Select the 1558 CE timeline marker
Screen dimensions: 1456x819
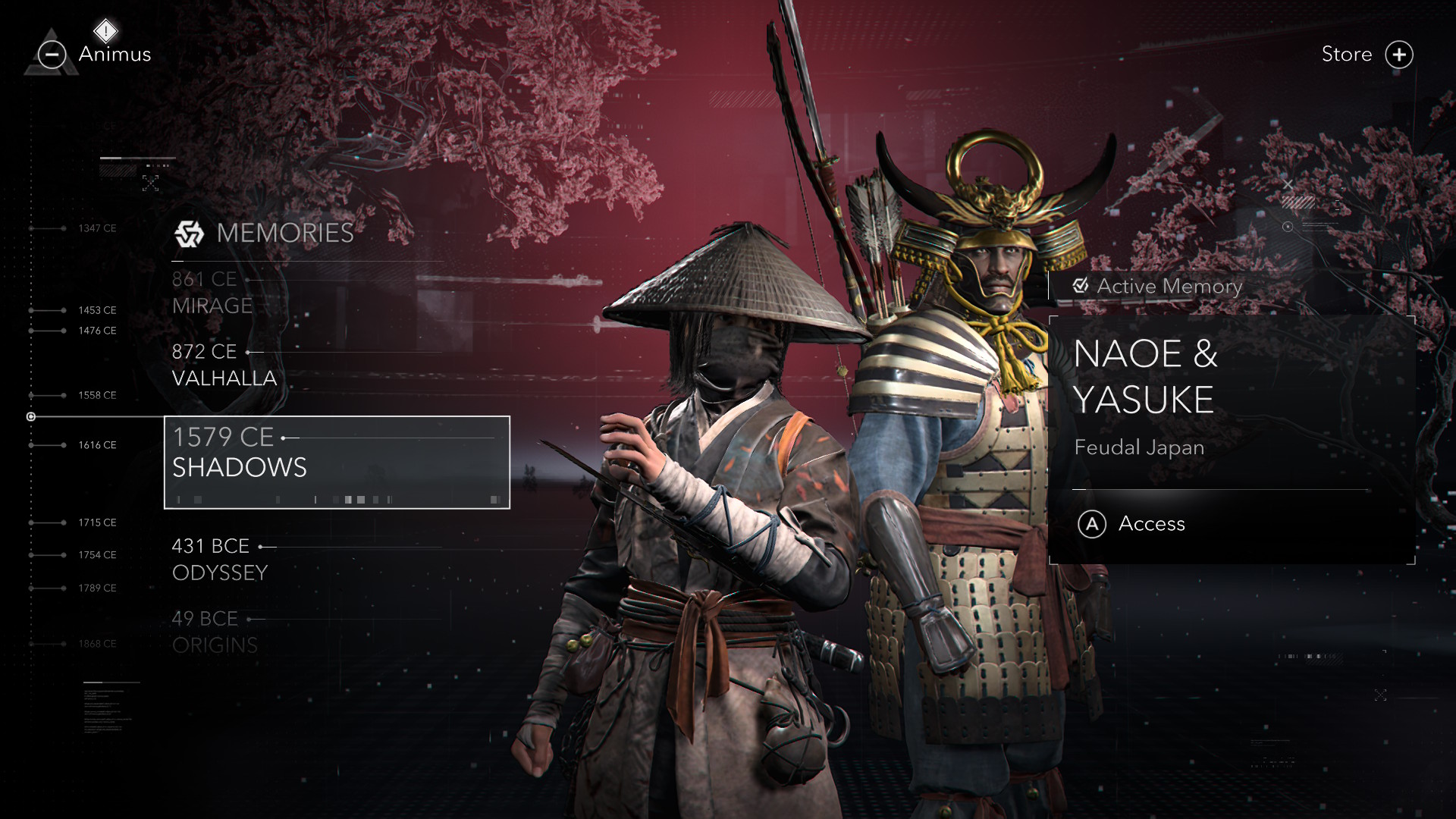point(97,395)
